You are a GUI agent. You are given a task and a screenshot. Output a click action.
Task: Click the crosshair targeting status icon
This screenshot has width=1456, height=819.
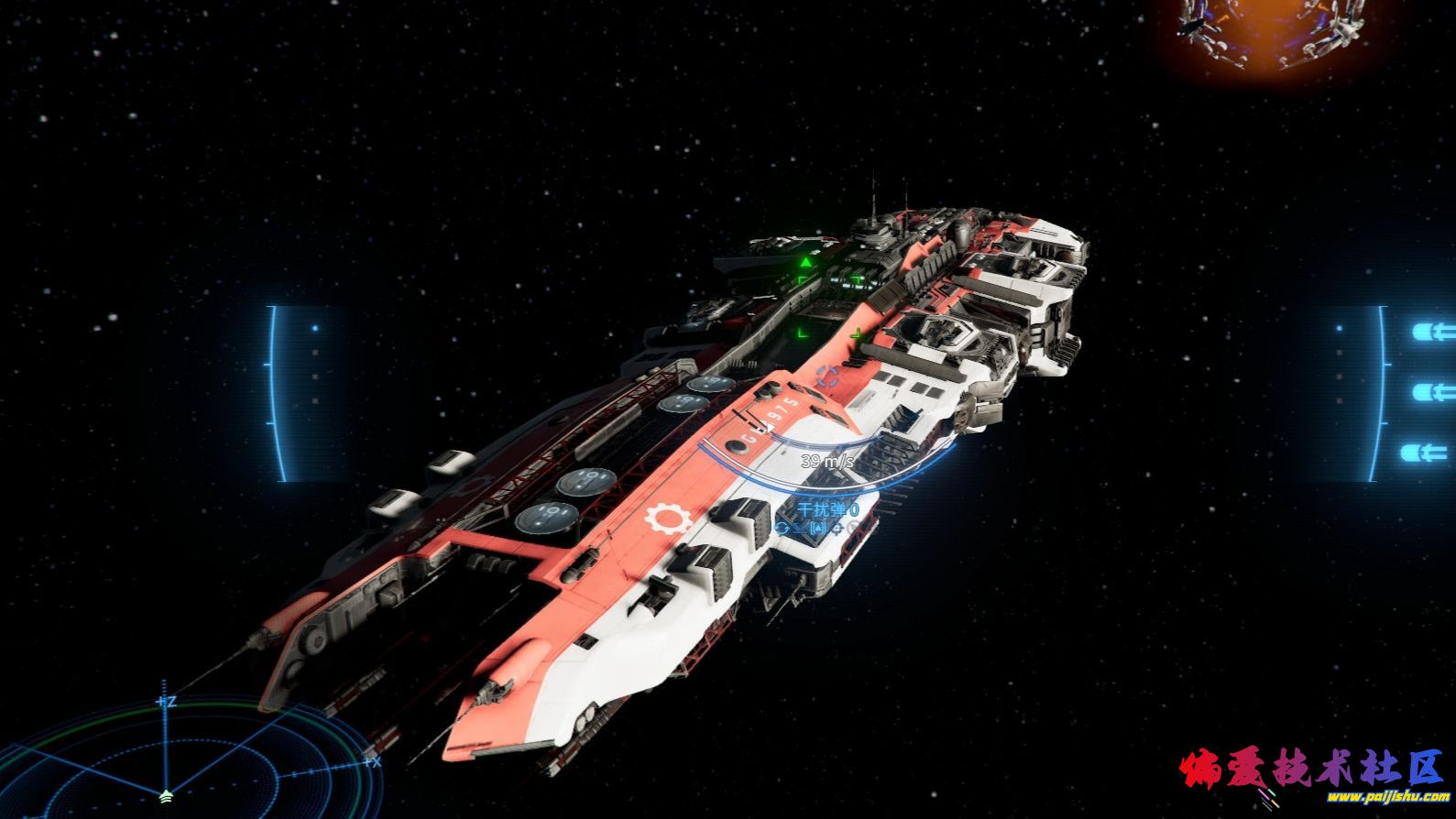(x=837, y=529)
